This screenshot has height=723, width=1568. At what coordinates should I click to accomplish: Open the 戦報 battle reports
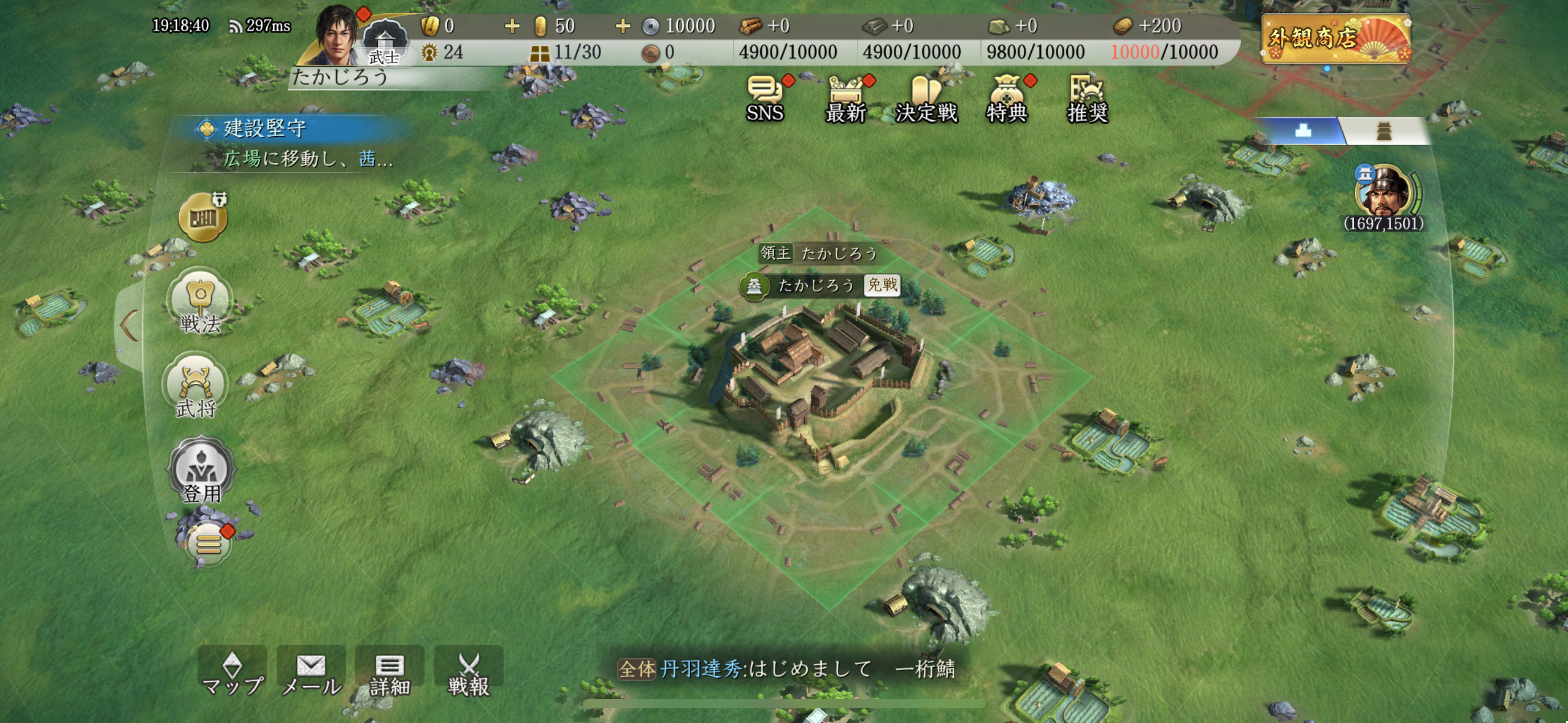(x=469, y=673)
